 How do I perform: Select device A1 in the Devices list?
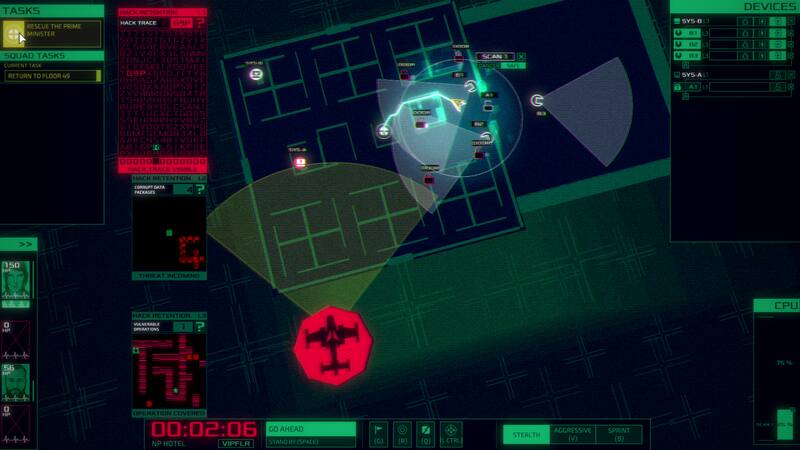(694, 87)
